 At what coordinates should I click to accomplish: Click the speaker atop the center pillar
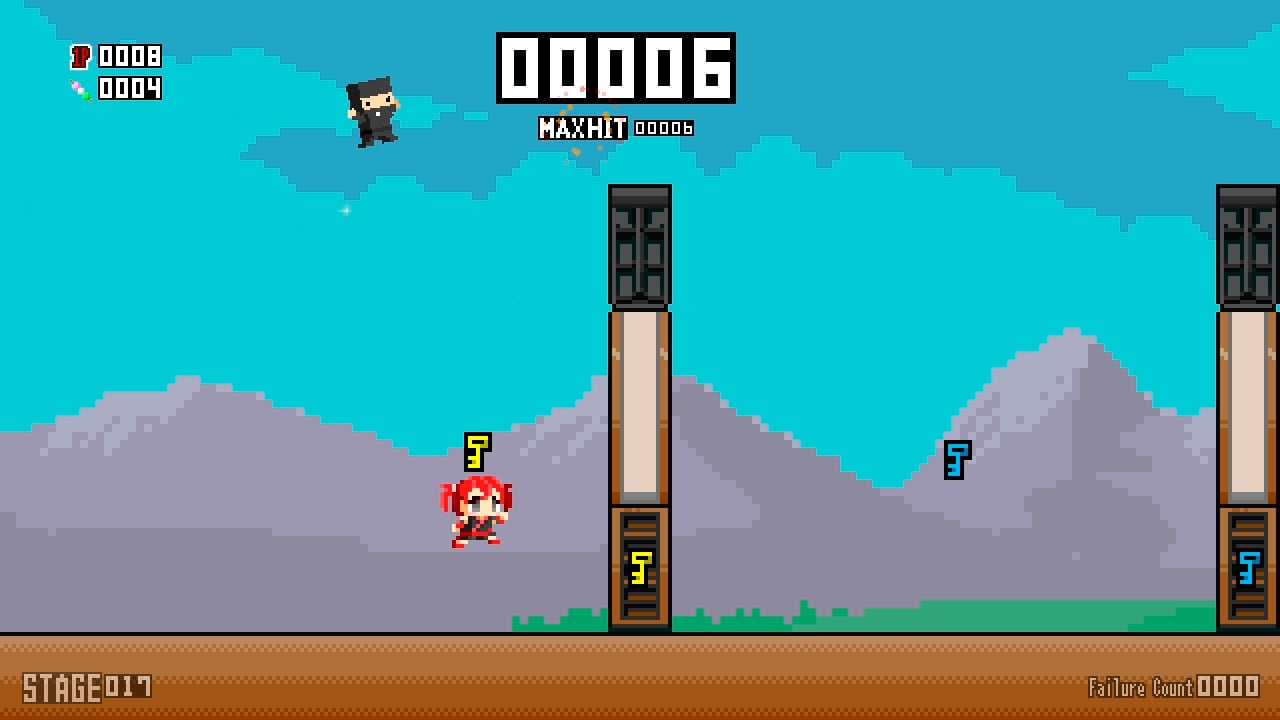(640, 247)
